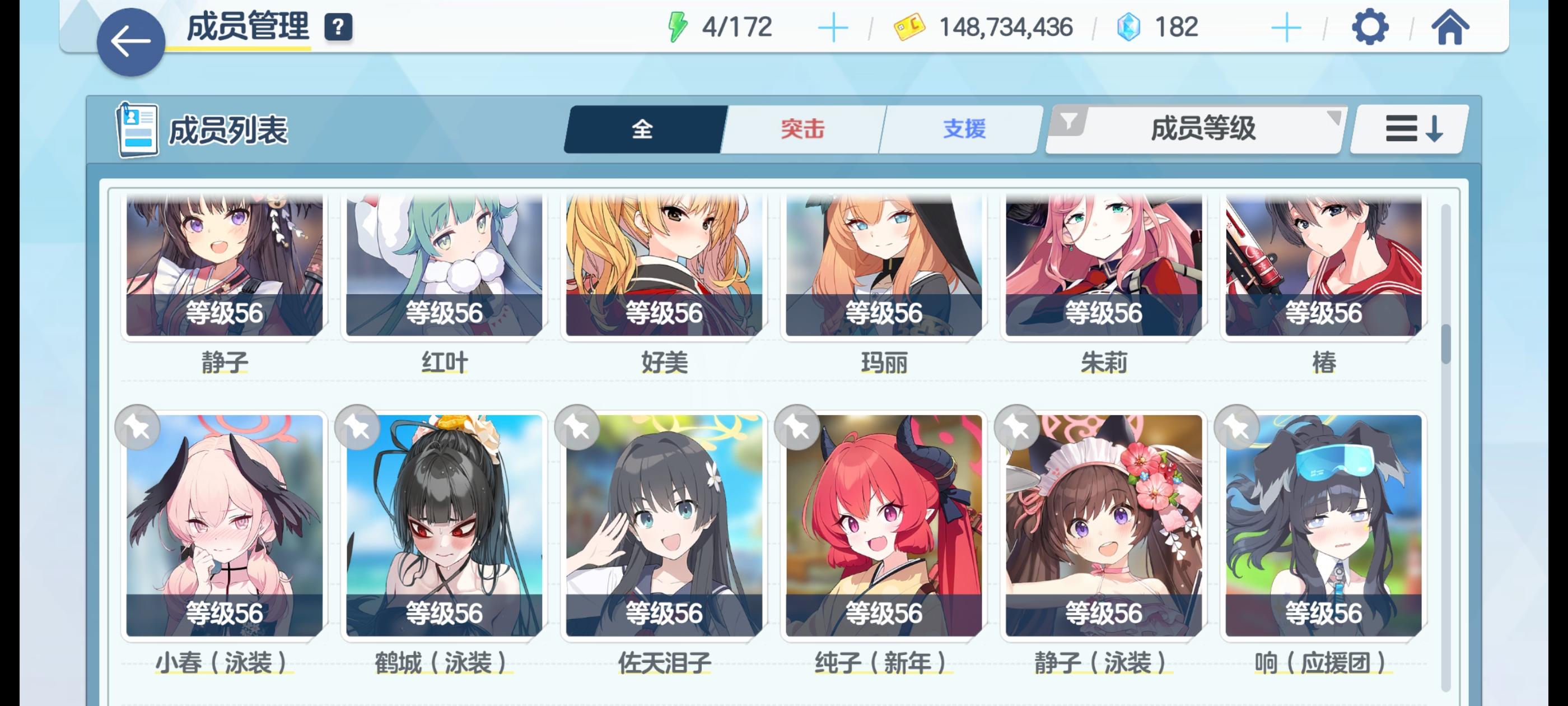Toggle the pin on 小春（泳装）
This screenshot has height=706, width=1568.
[x=139, y=427]
